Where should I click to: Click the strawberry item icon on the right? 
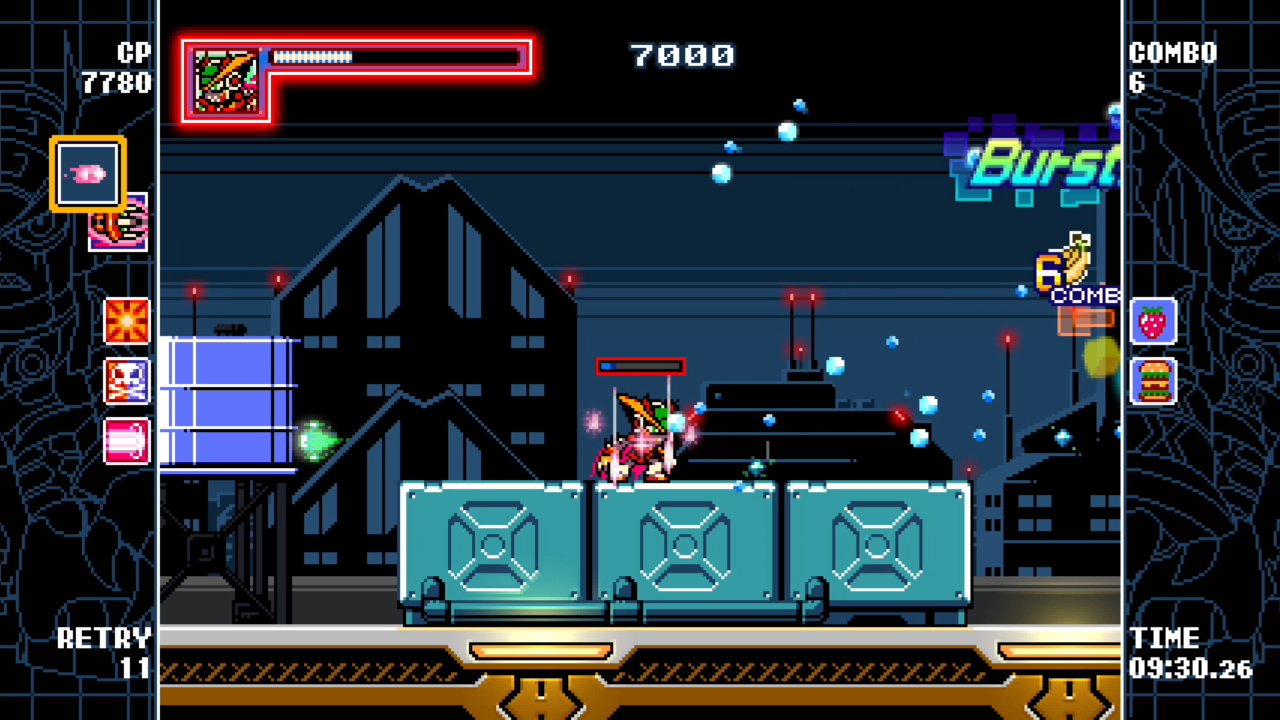[1153, 322]
